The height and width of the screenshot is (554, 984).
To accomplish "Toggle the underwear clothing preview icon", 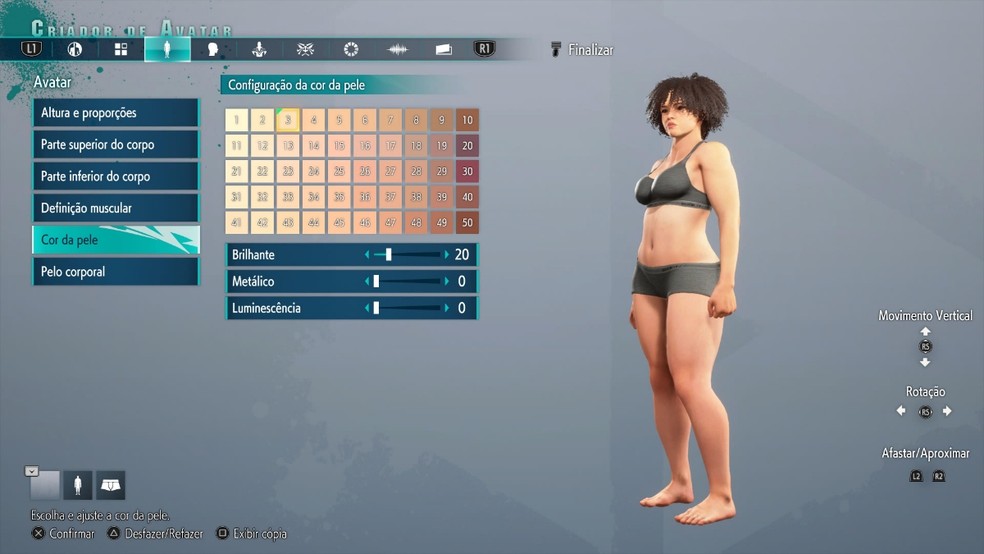I will [110, 486].
